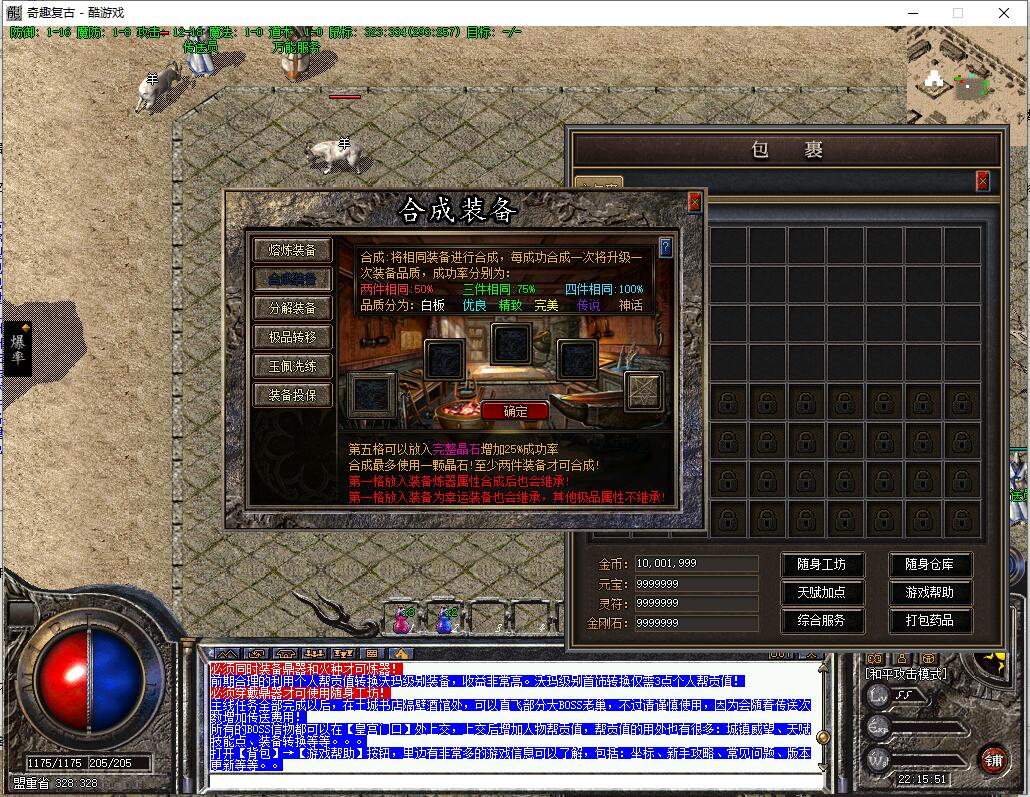This screenshot has width=1030, height=797.
Task: Click the 爆率 drop-rate side tab
Action: point(18,348)
